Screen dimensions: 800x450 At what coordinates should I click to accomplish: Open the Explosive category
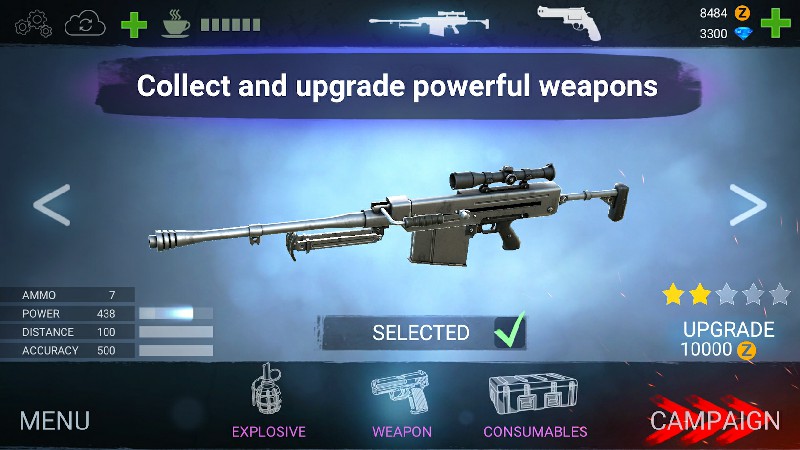[x=269, y=403]
